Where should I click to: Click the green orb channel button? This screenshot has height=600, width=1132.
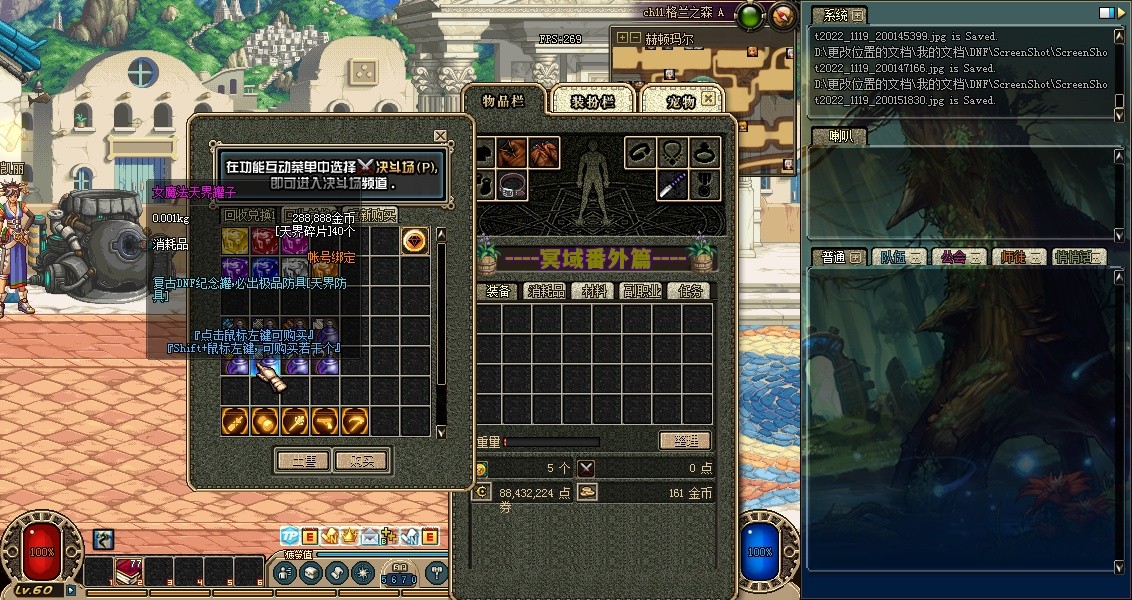[754, 15]
